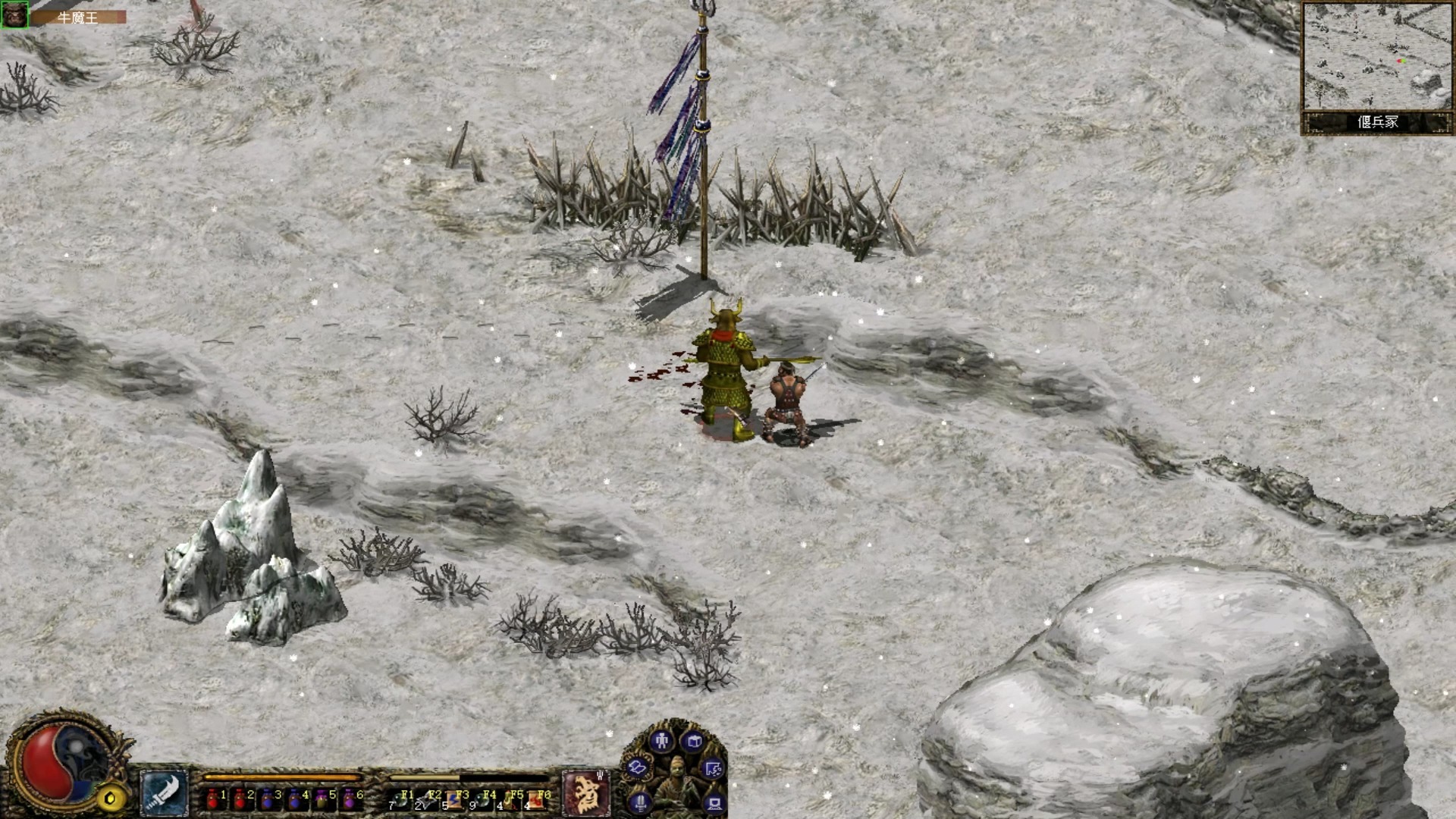
Task: Use the F3 lightning scroll
Action: 457,799
